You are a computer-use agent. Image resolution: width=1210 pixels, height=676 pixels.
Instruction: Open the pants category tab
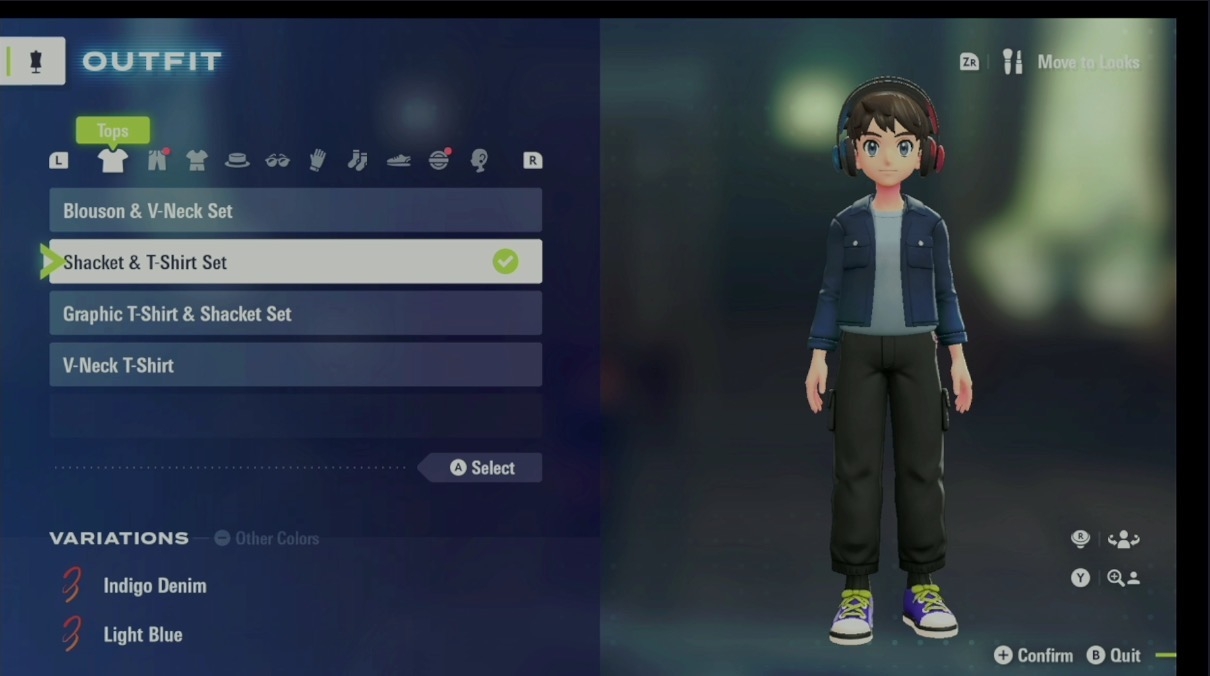[157, 160]
